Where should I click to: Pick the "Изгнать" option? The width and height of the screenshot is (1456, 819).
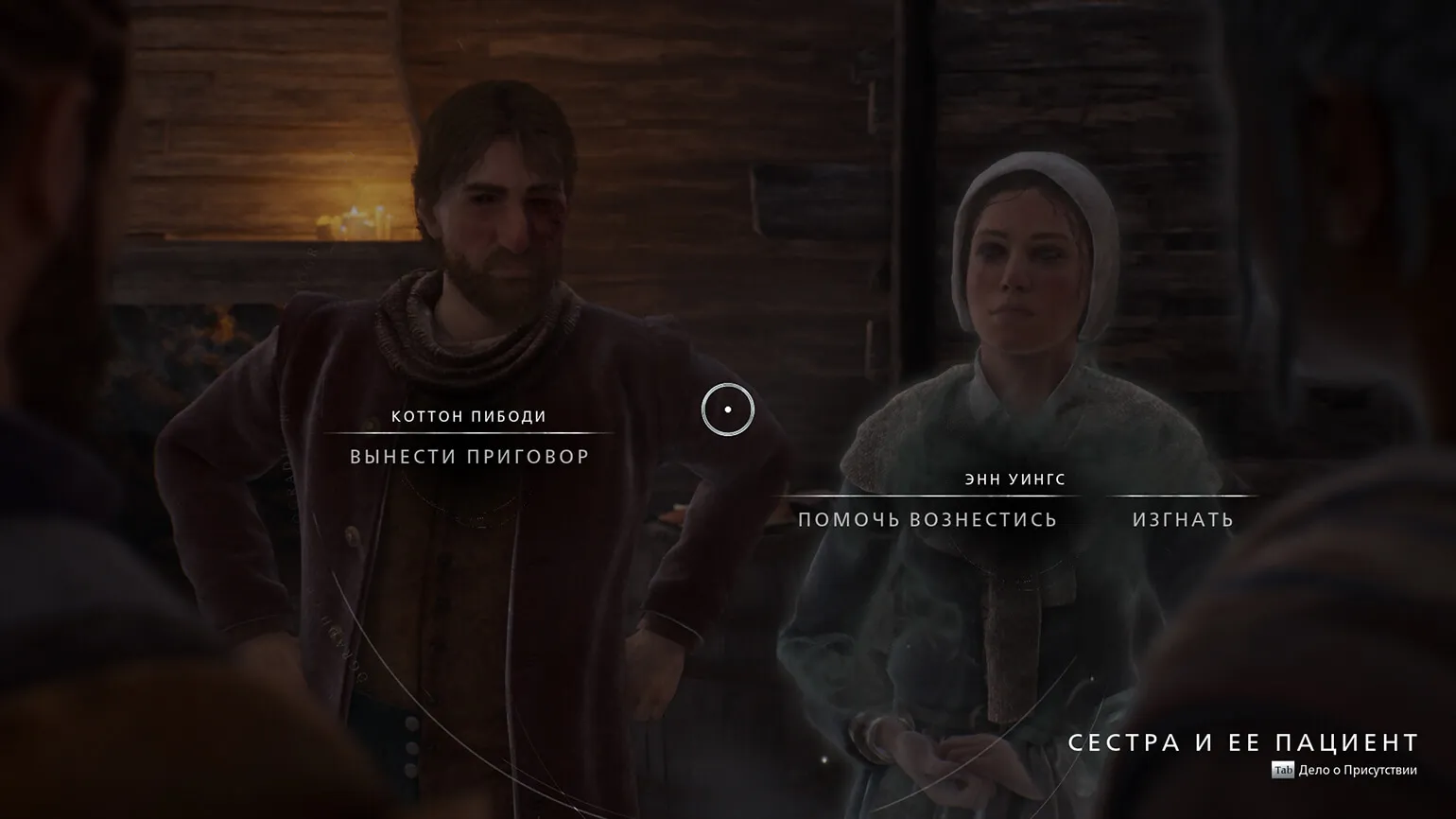click(x=1183, y=519)
